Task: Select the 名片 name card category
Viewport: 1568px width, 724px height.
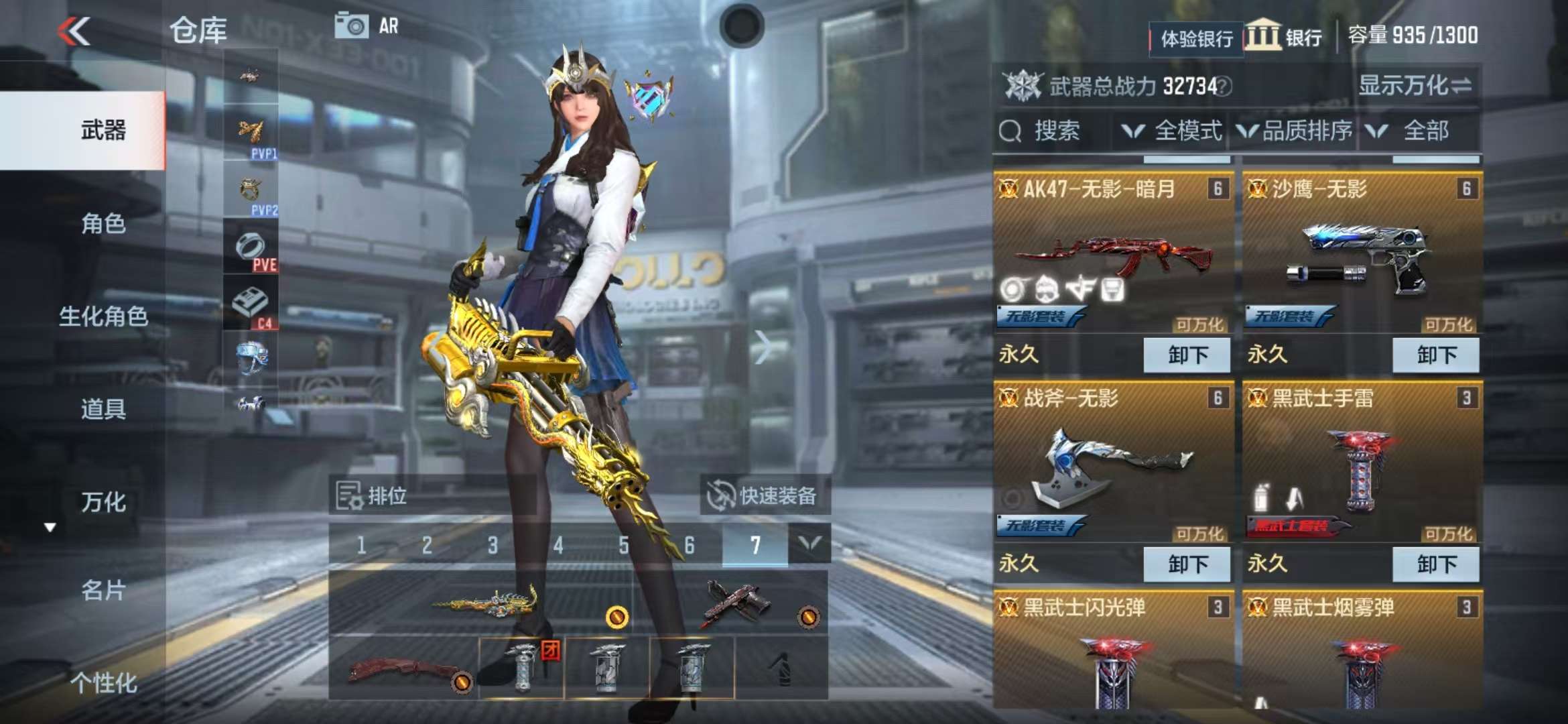Action: point(103,590)
